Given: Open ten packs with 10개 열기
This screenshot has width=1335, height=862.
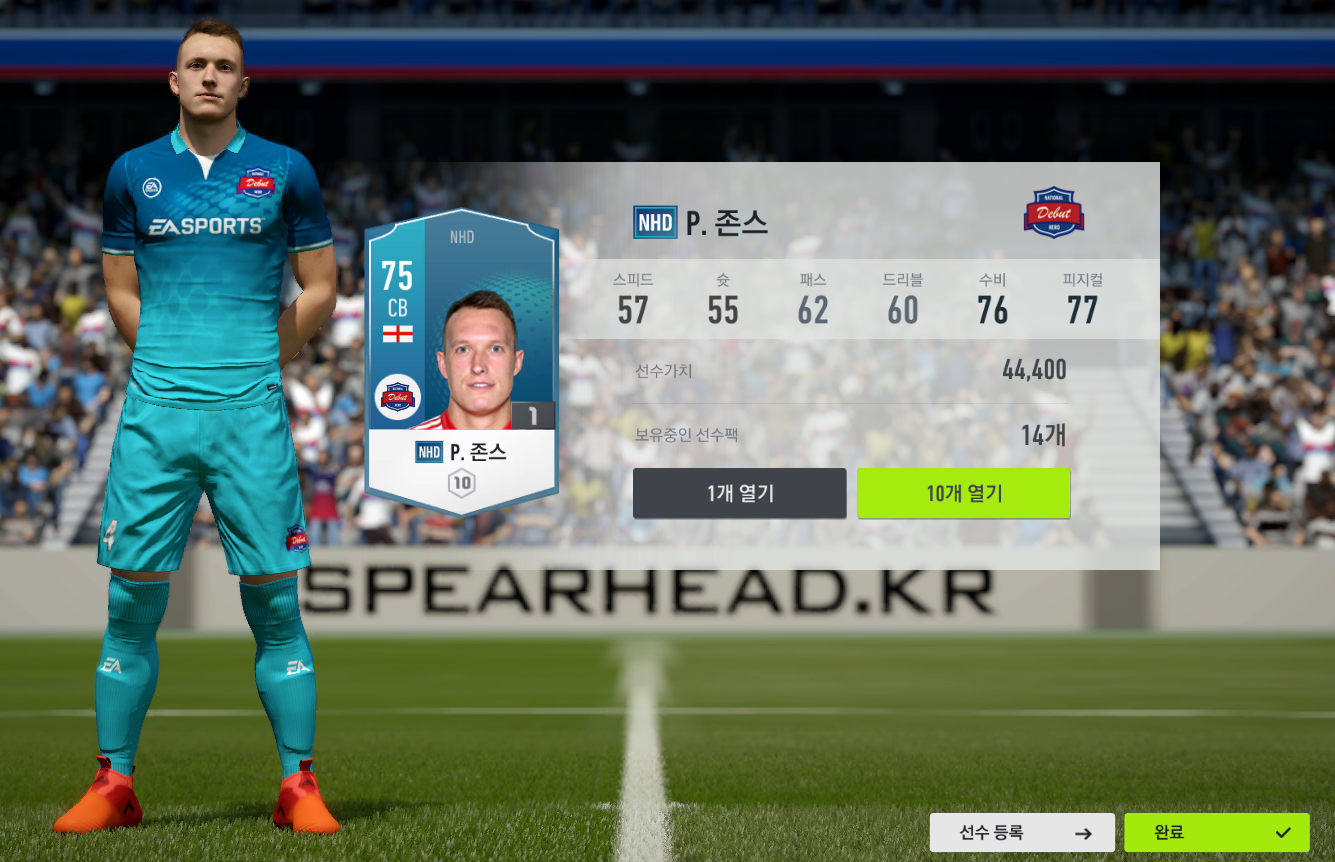Looking at the screenshot, I should point(963,493).
